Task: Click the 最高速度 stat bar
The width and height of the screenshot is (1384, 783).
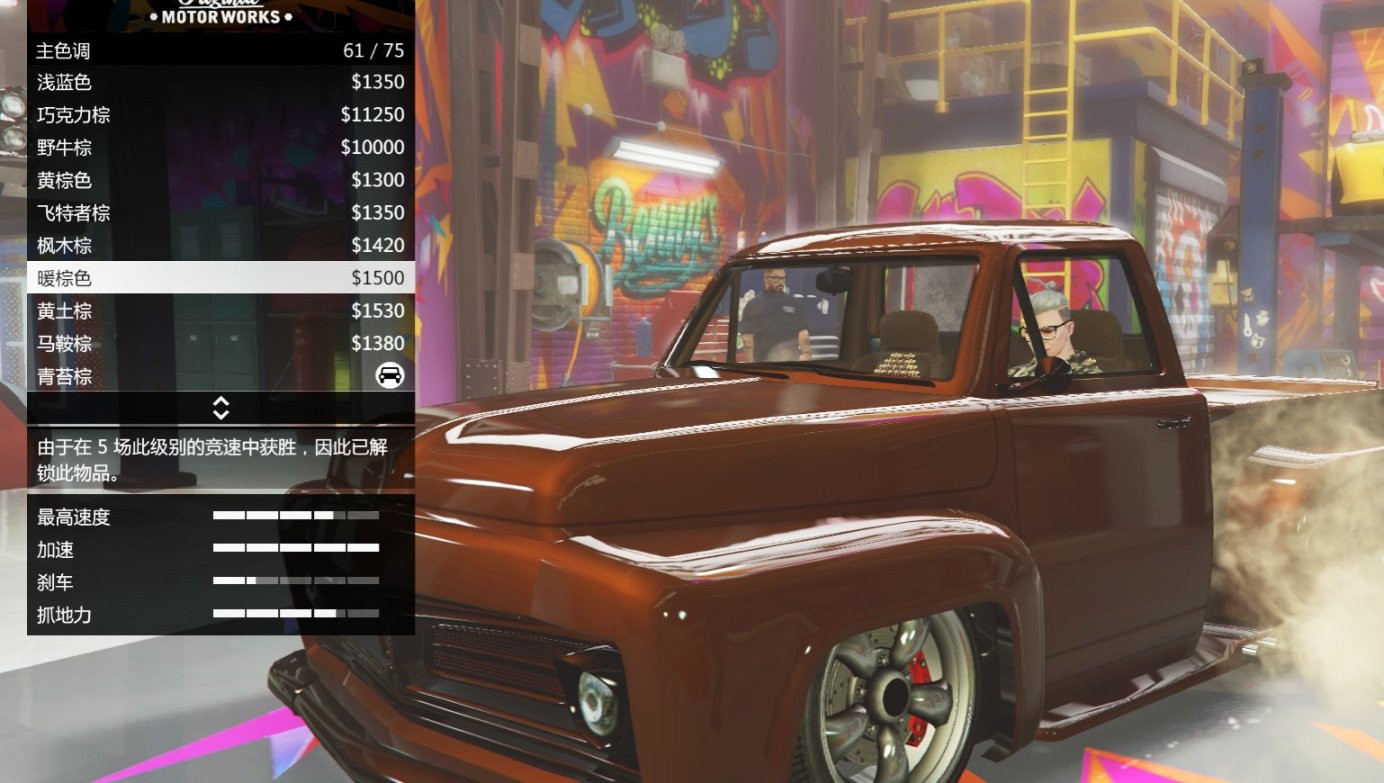Action: click(295, 518)
